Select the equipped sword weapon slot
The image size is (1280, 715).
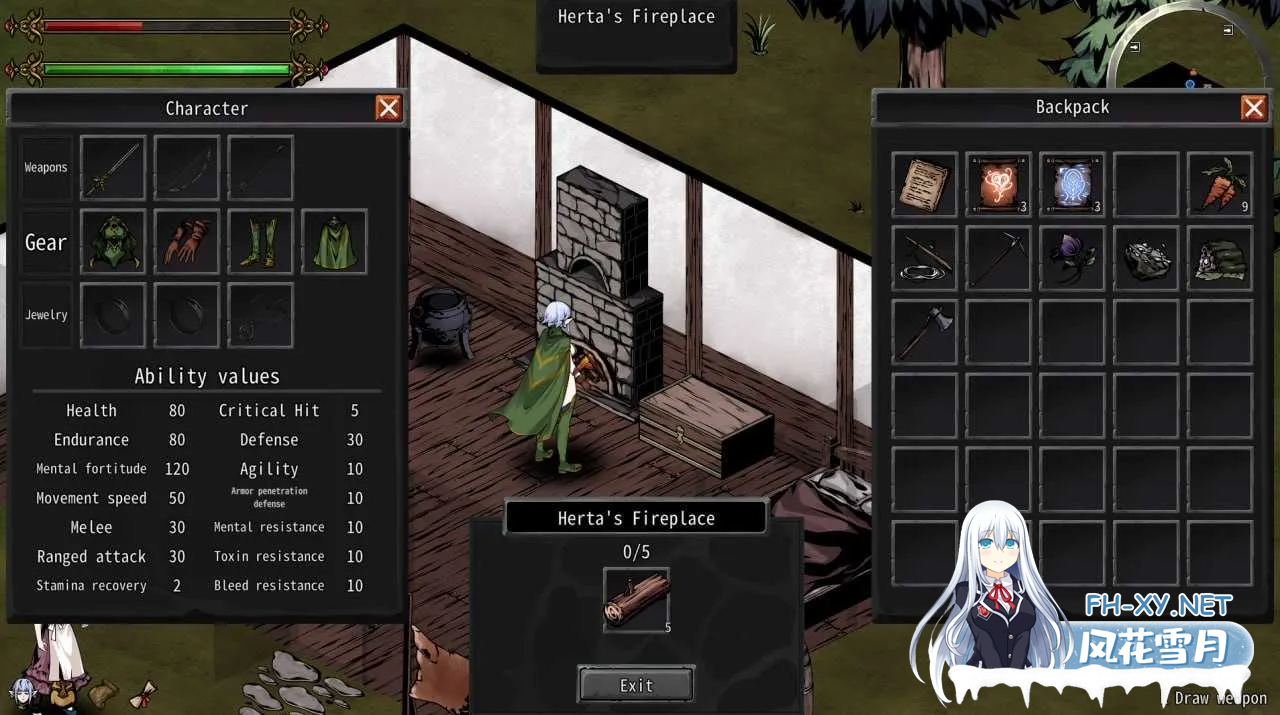[113, 168]
